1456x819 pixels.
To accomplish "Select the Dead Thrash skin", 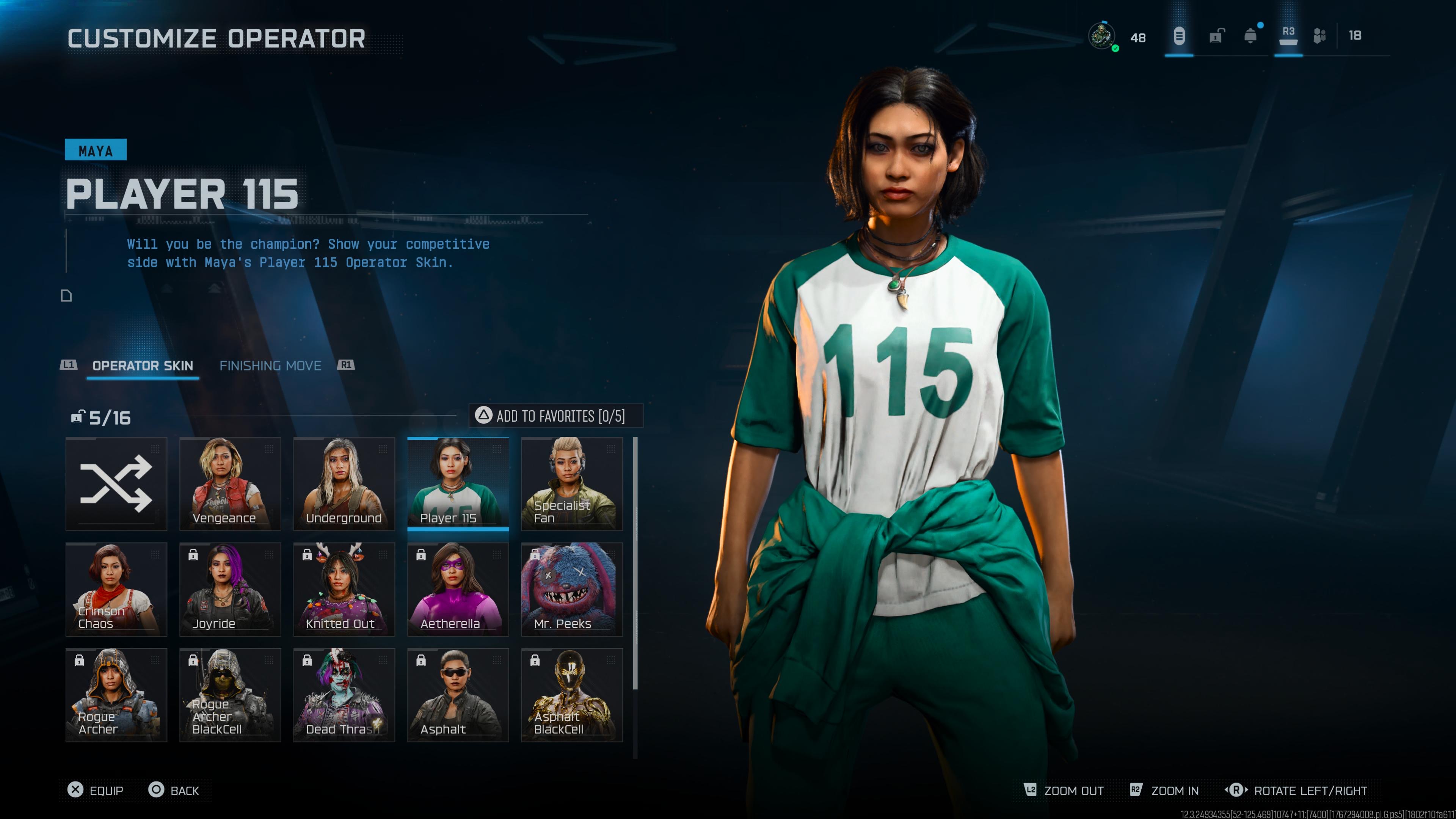I will (344, 695).
